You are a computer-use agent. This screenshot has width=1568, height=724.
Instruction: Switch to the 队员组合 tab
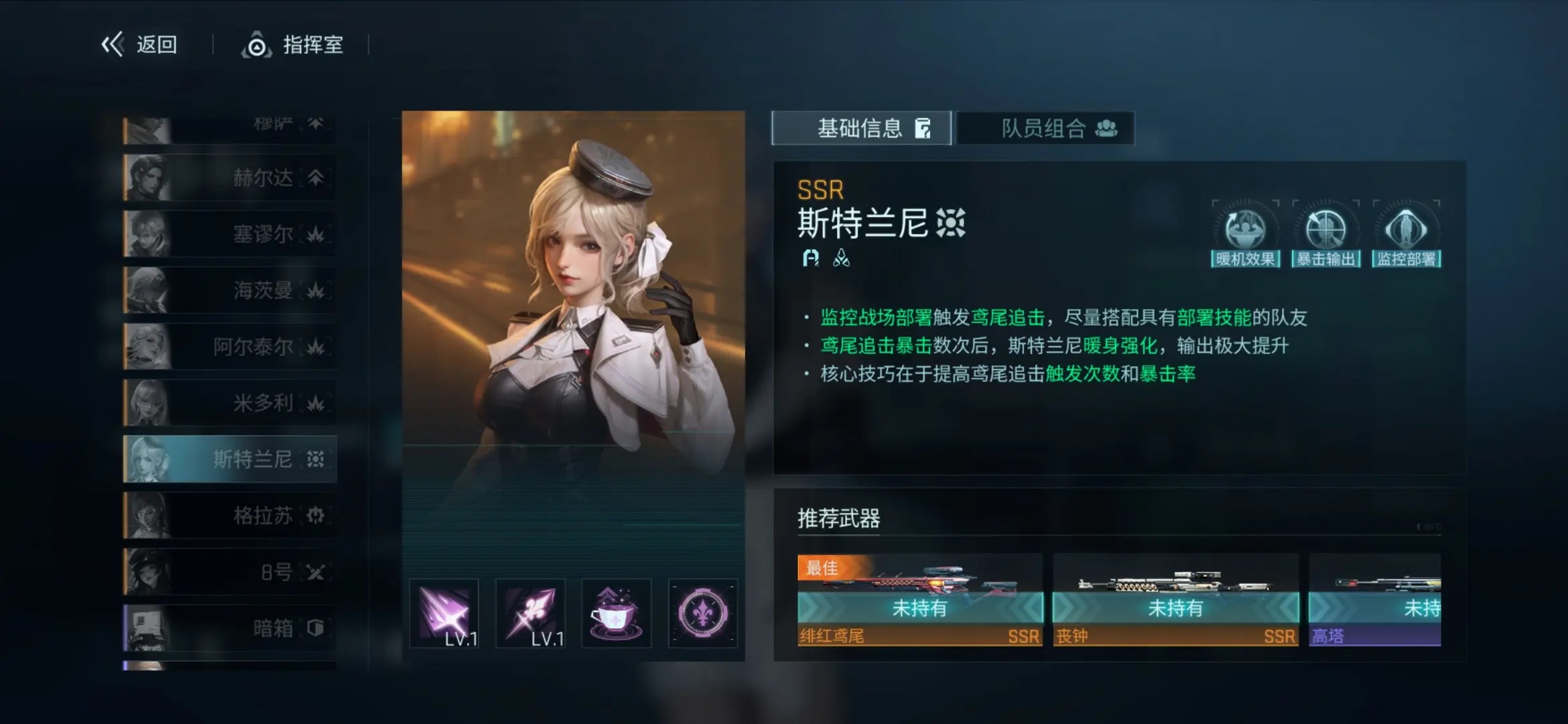pos(1045,128)
